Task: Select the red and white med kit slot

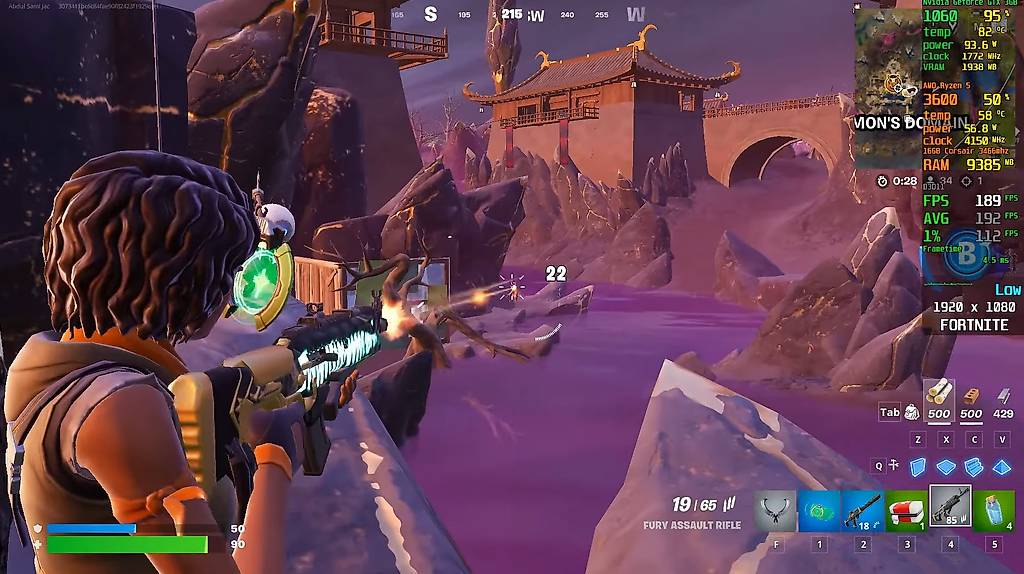Action: 906,509
